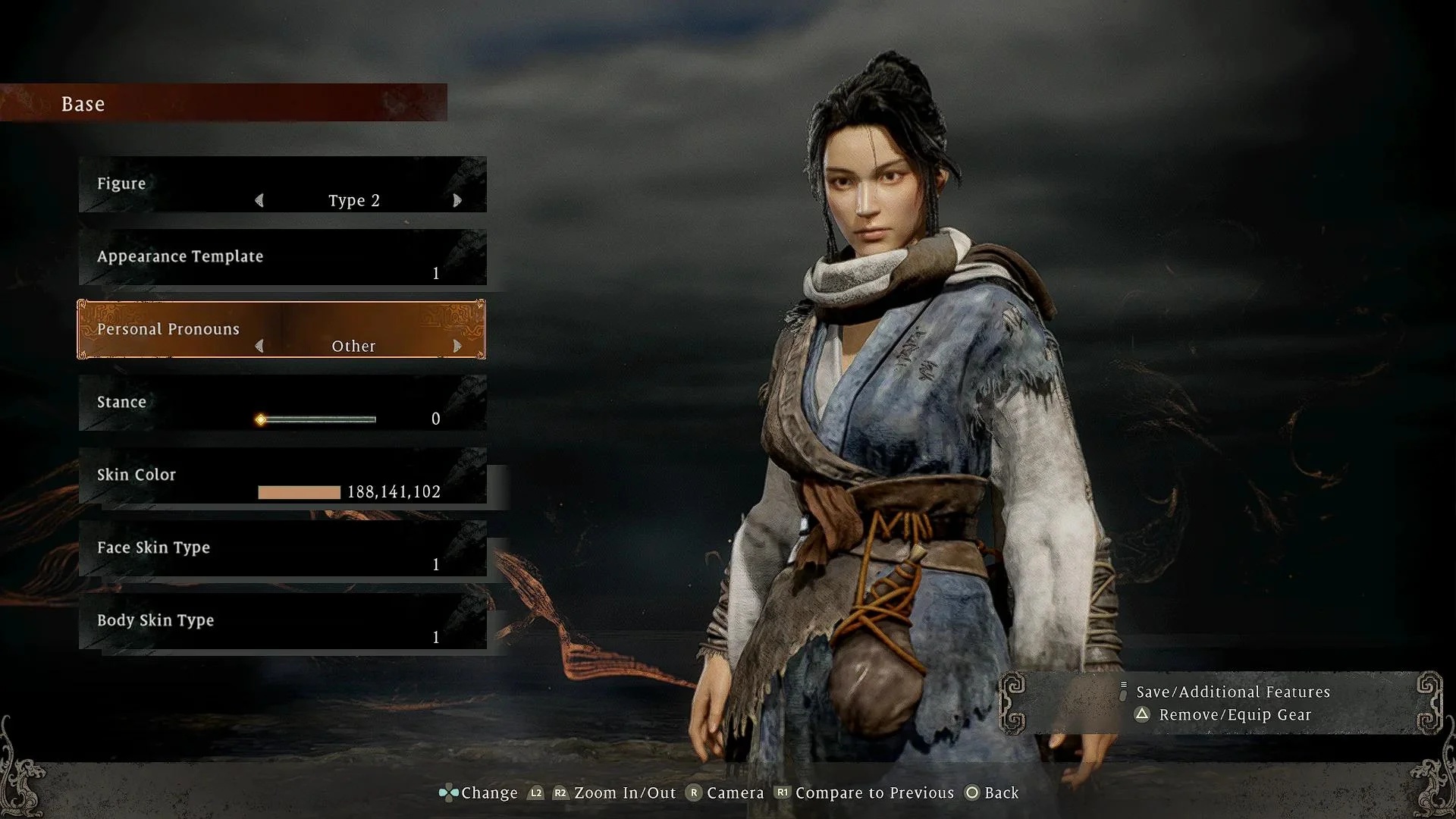The height and width of the screenshot is (819, 1456).
Task: Click the right arrow for Figure type
Action: 457,200
